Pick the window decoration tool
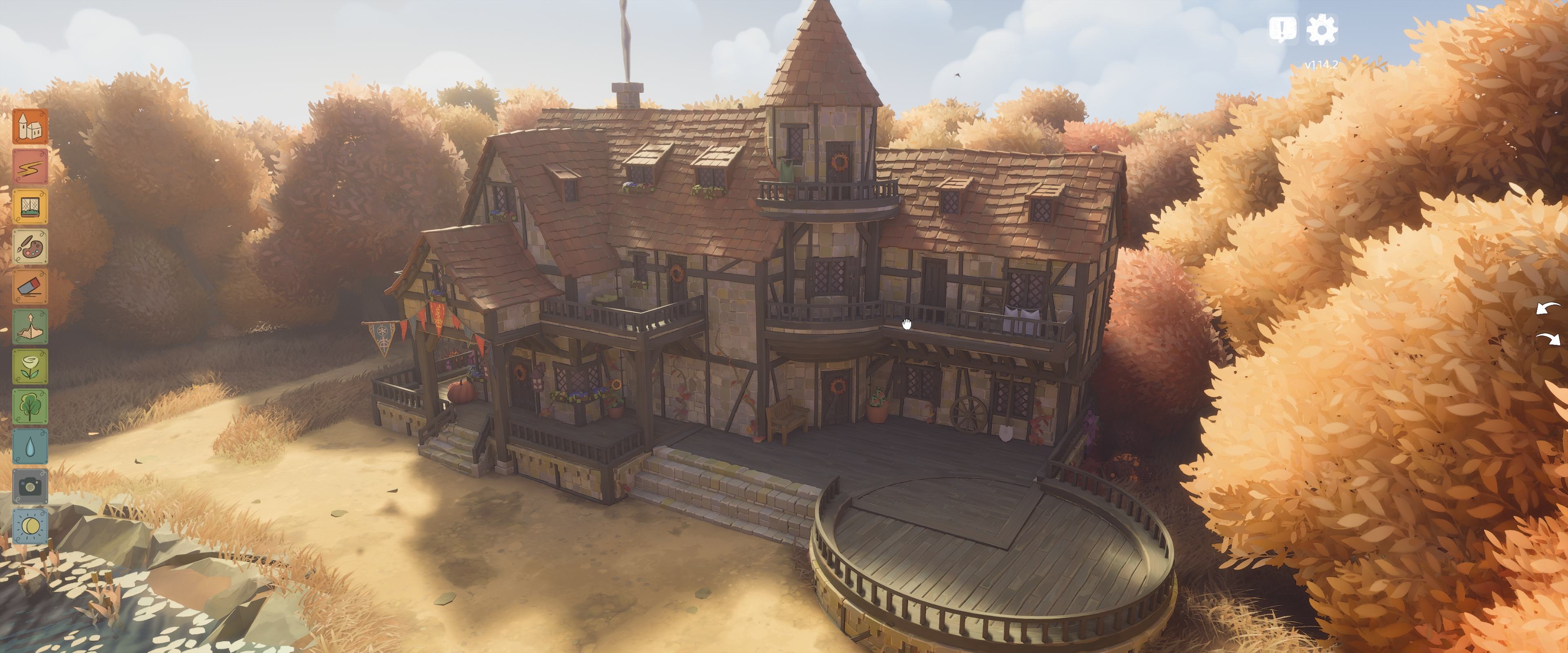 coord(30,206)
